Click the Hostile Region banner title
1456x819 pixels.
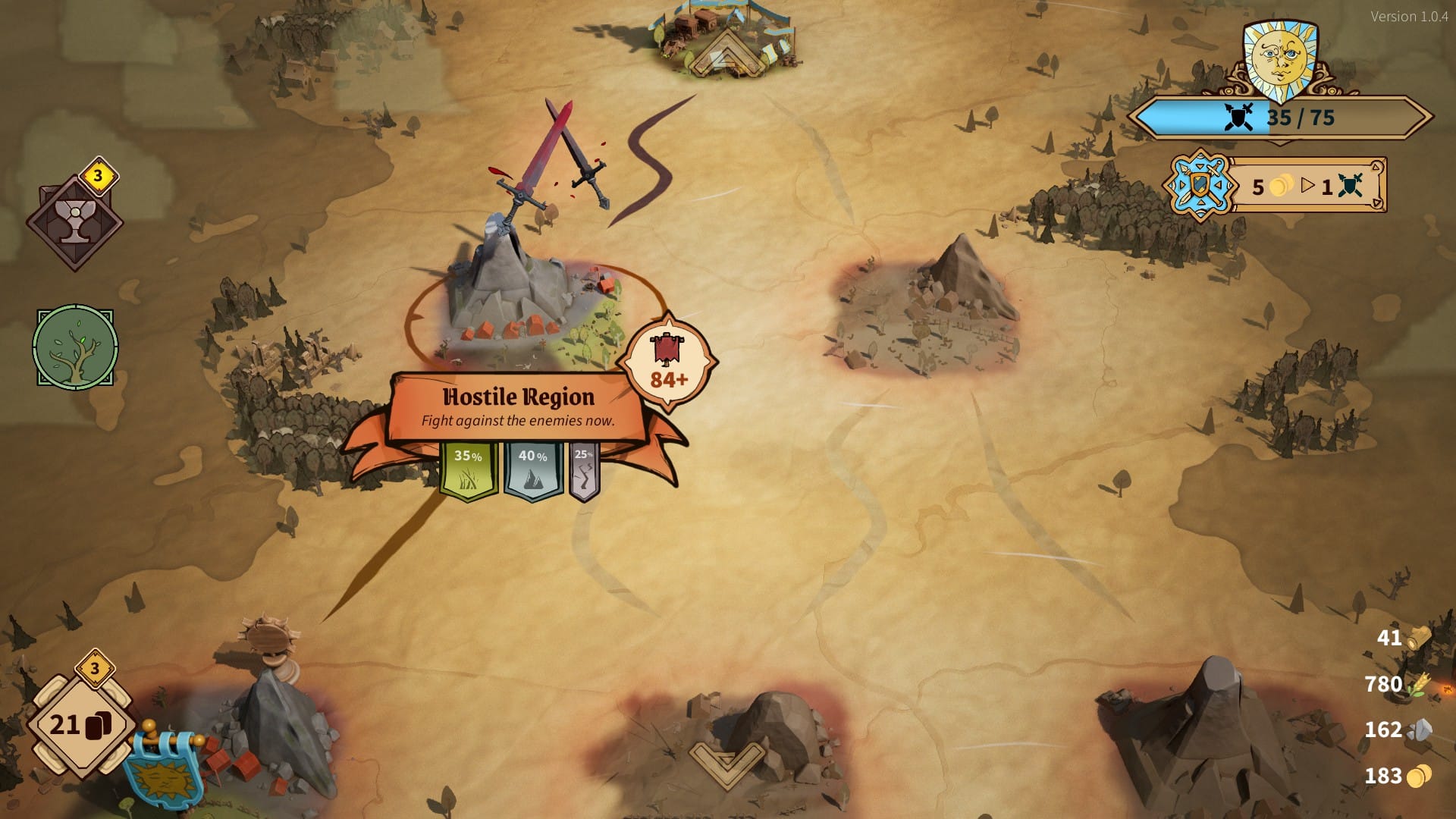coord(519,397)
